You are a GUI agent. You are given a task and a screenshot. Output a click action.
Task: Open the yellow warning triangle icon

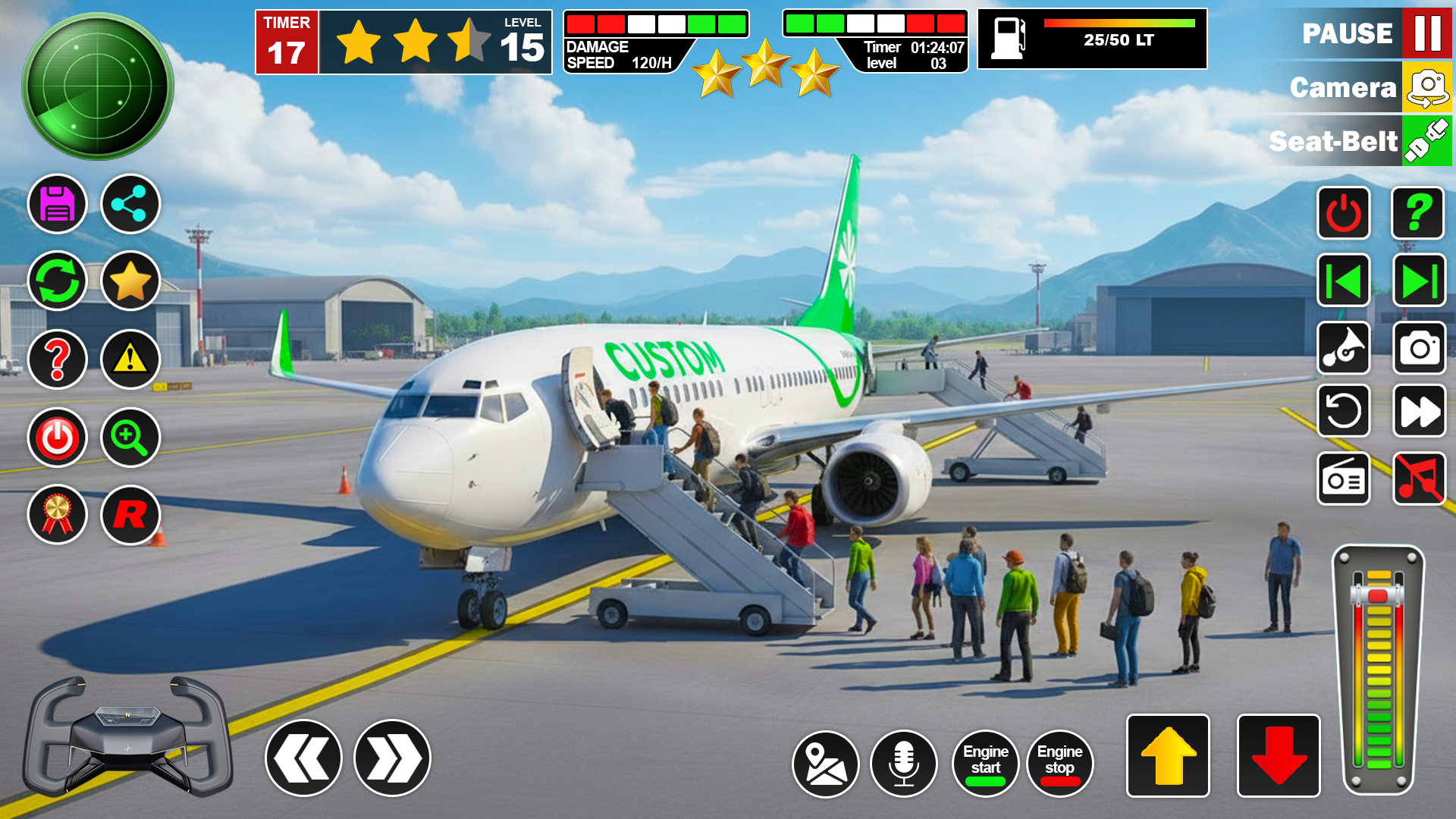130,359
